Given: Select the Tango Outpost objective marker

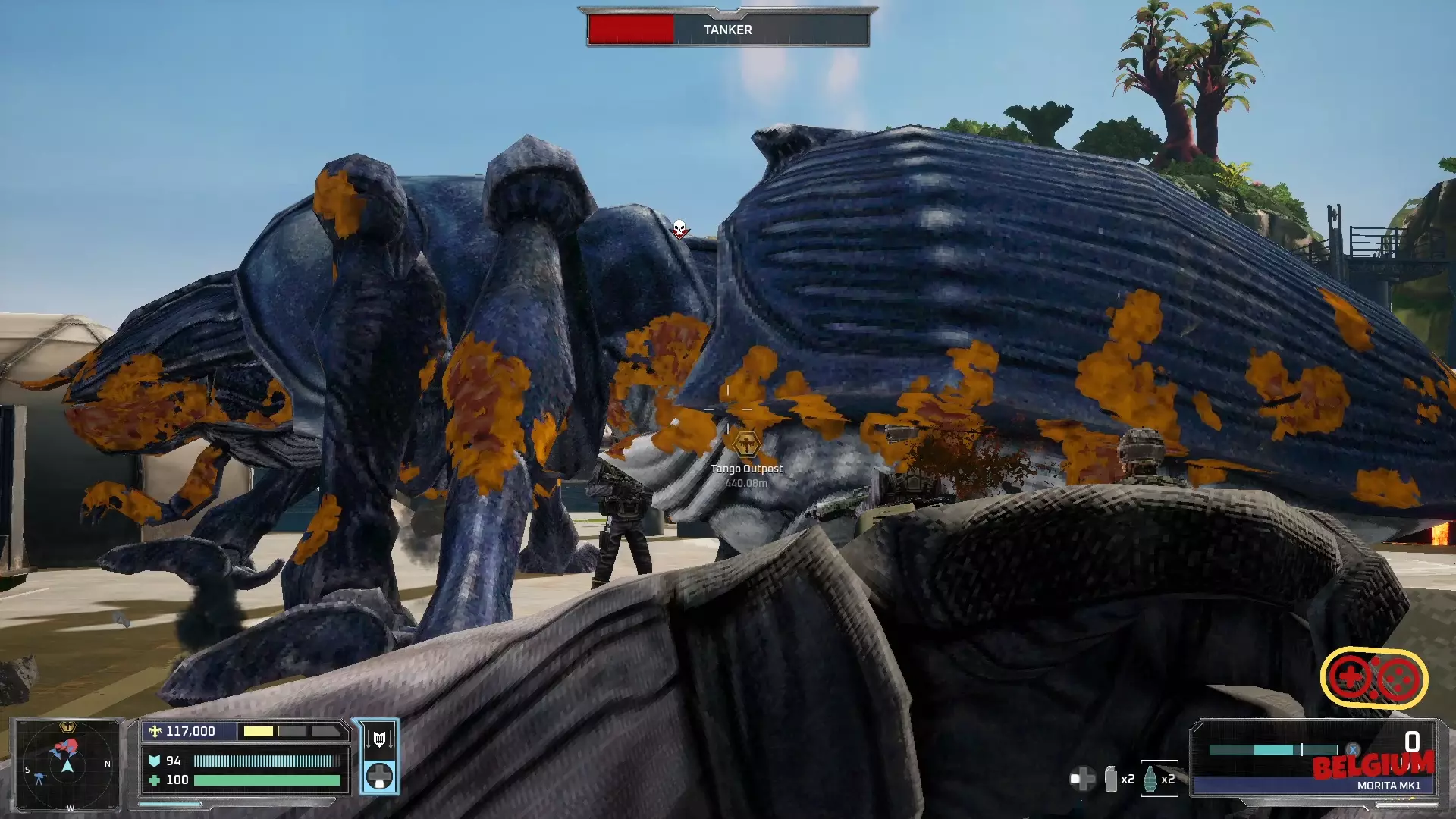Looking at the screenshot, I should pyautogui.click(x=746, y=443).
